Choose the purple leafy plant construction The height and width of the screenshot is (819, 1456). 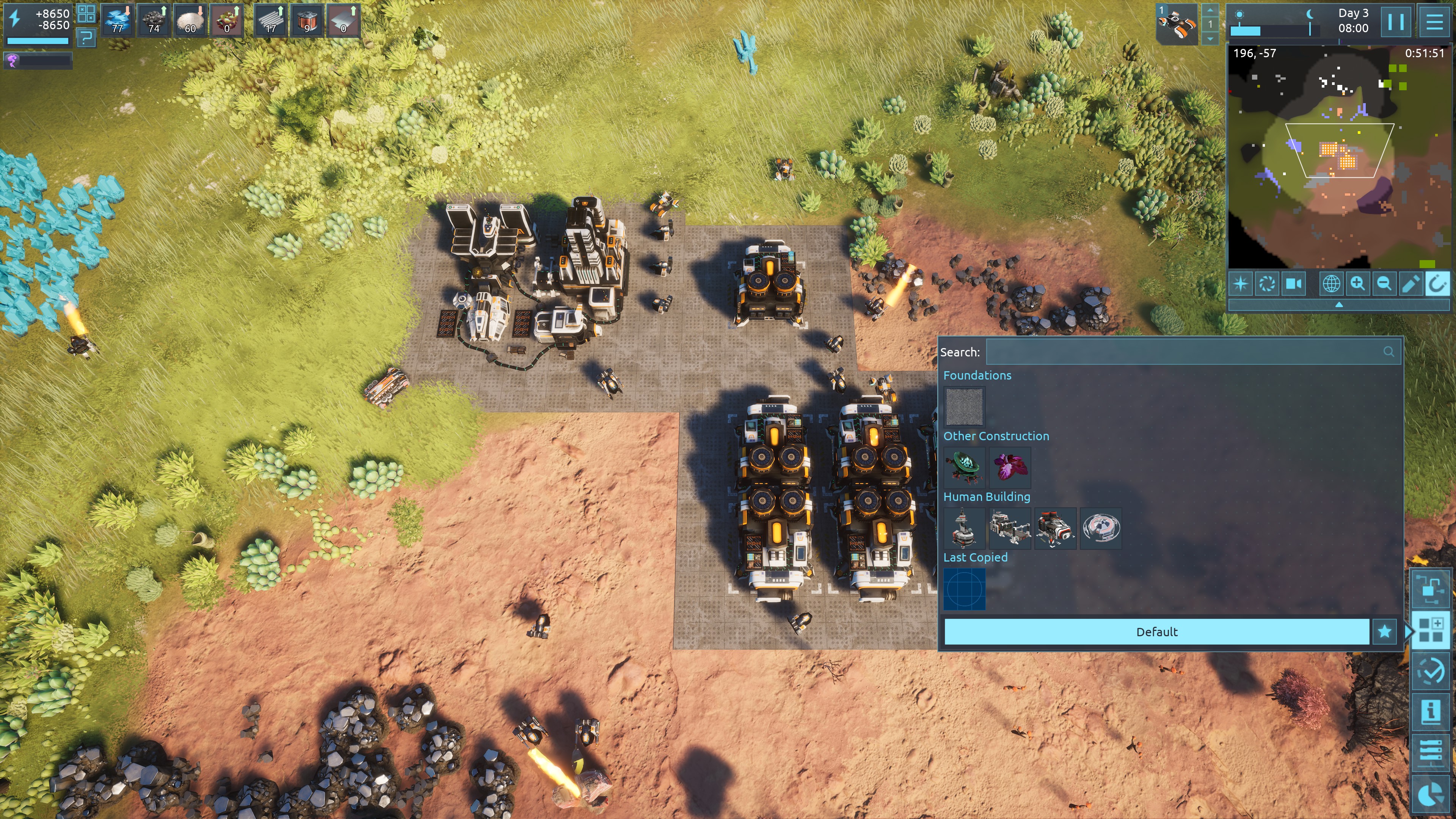pyautogui.click(x=1010, y=467)
